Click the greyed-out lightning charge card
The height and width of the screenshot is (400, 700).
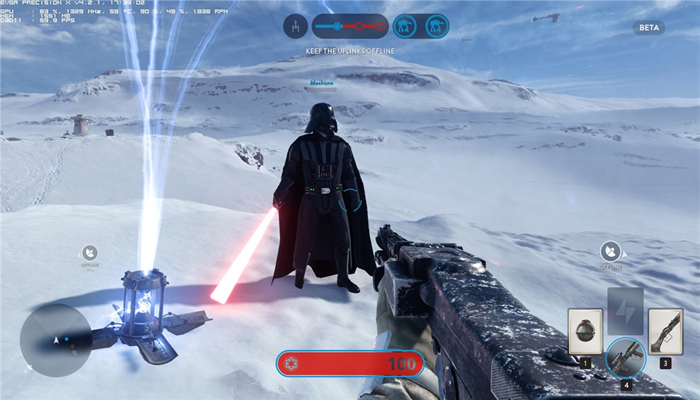(625, 309)
